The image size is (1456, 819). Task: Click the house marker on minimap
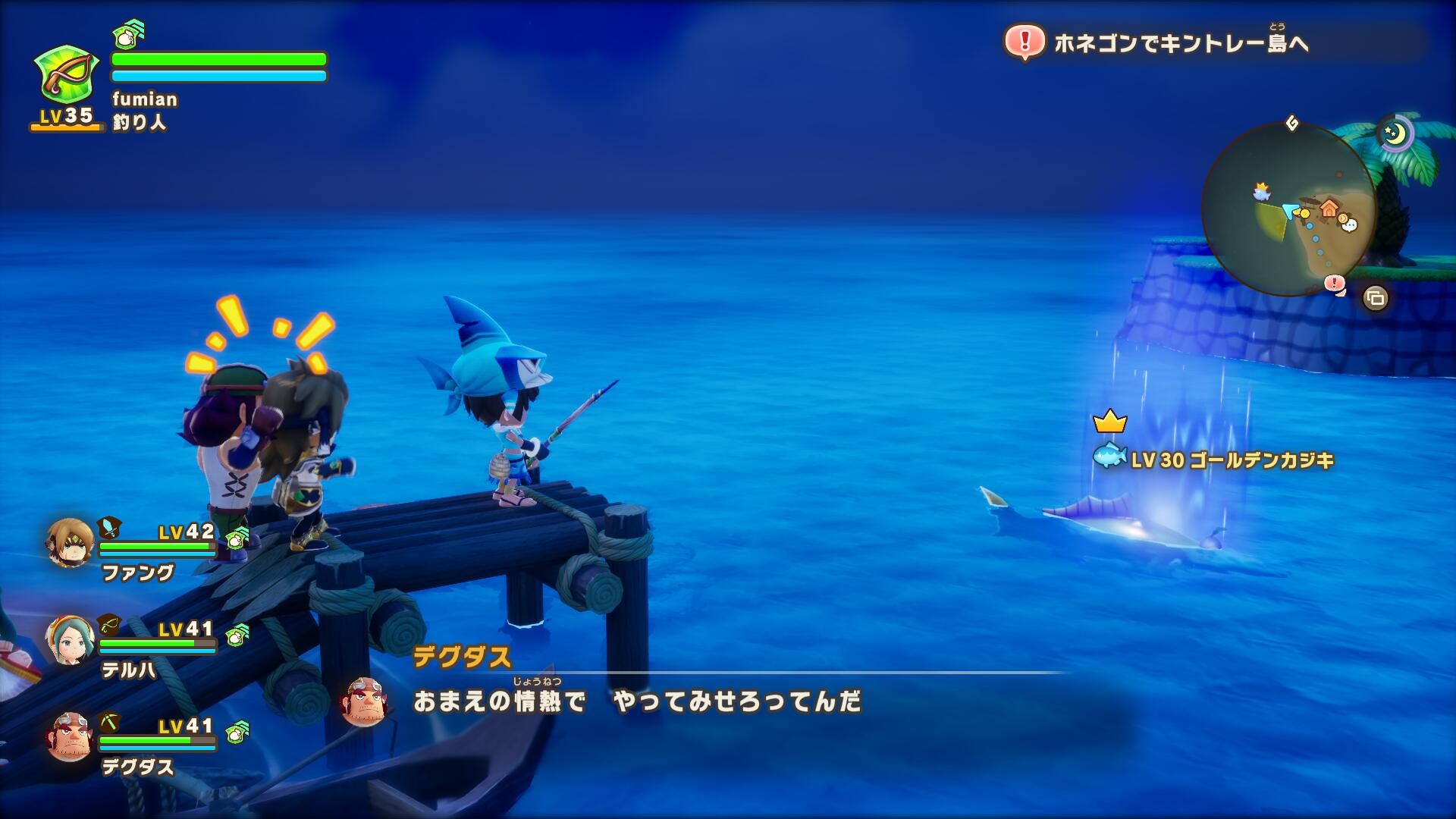(1329, 206)
